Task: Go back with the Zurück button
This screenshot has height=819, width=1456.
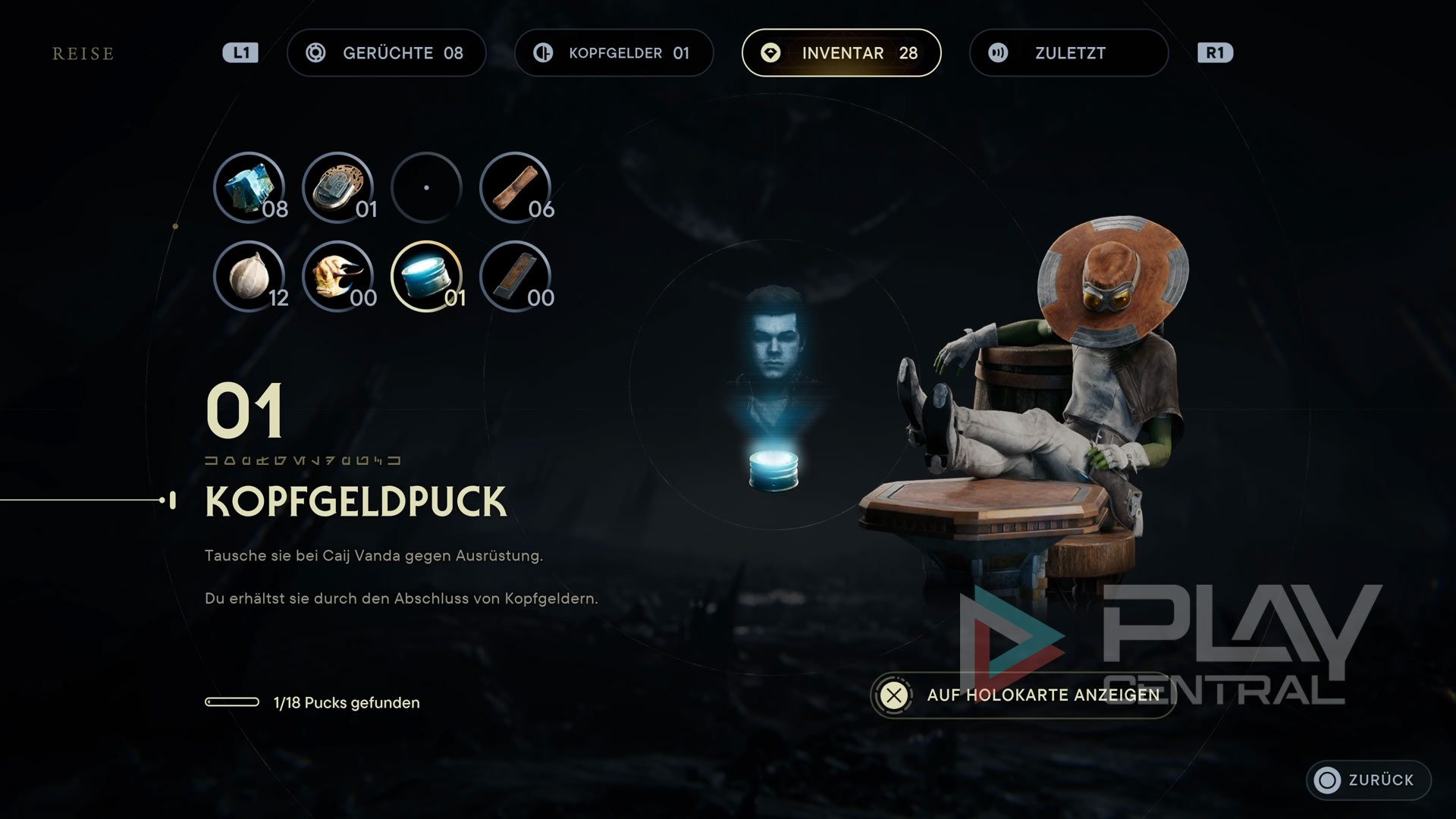Action: point(1368,780)
